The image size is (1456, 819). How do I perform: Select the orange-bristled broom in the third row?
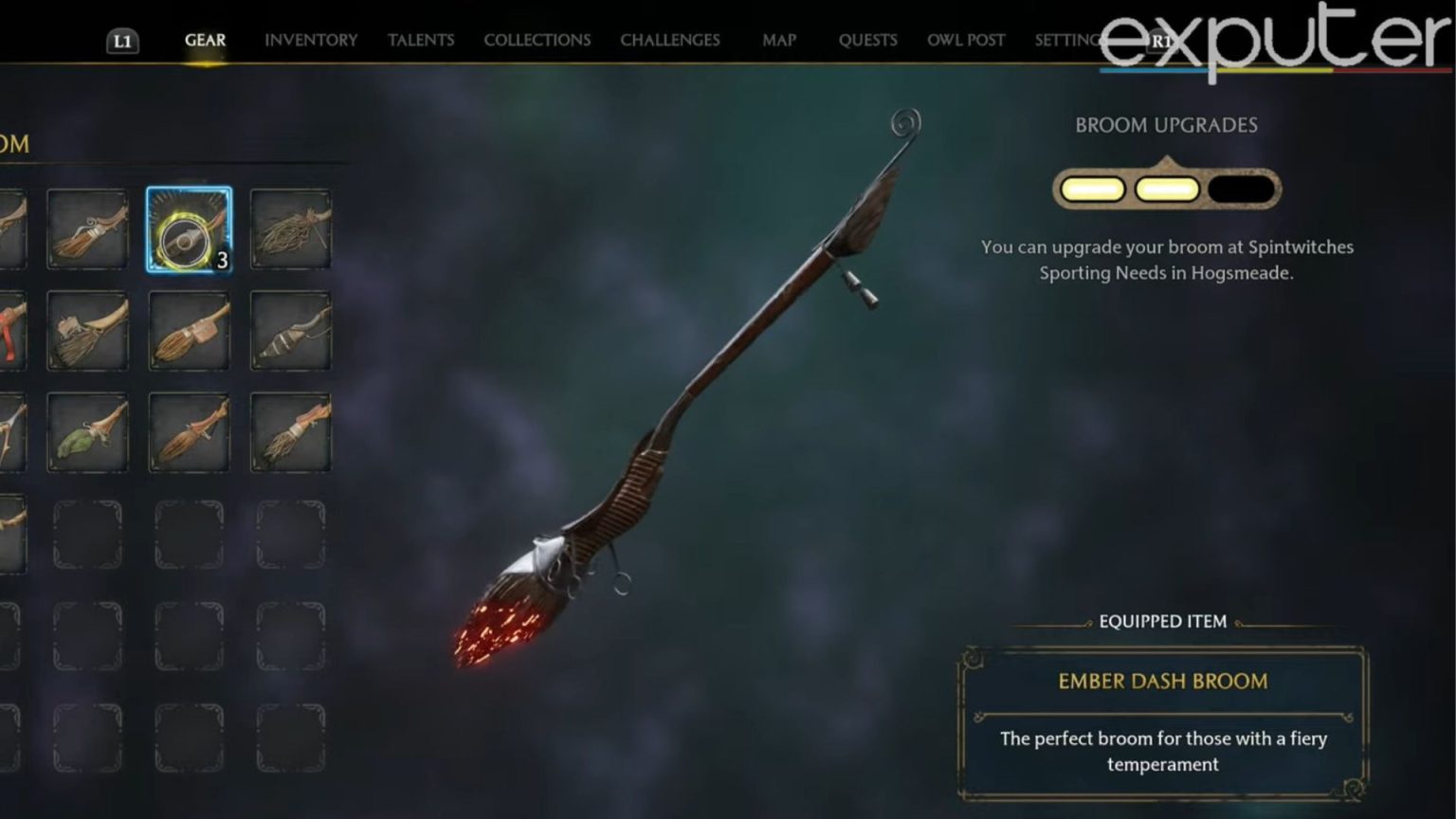click(x=189, y=432)
